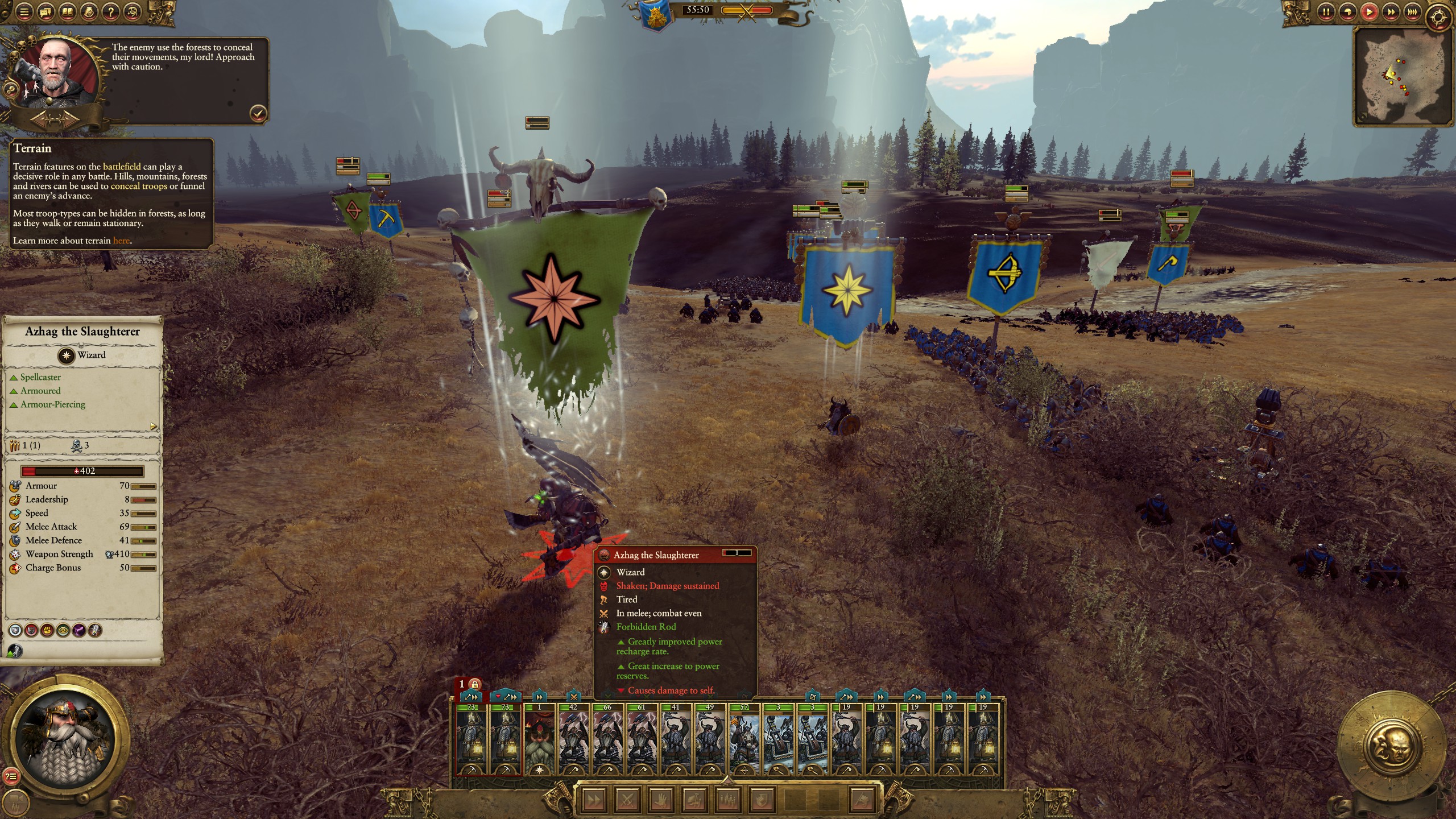Select the ranged commander unit card with chevrons
Viewport: 1456px width, 819px height.
[x=744, y=741]
